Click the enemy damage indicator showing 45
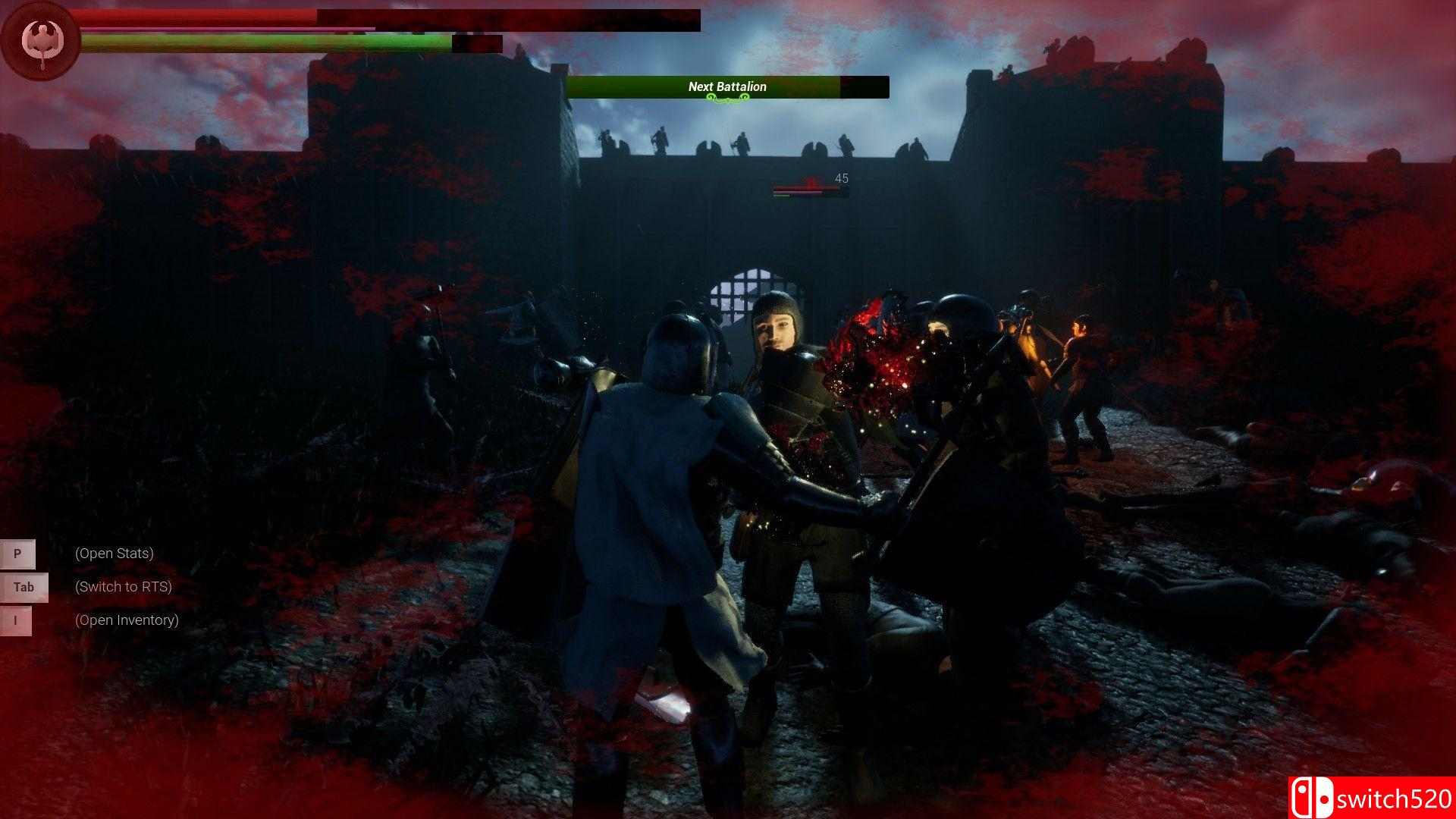This screenshot has width=1456, height=819. coord(842,178)
